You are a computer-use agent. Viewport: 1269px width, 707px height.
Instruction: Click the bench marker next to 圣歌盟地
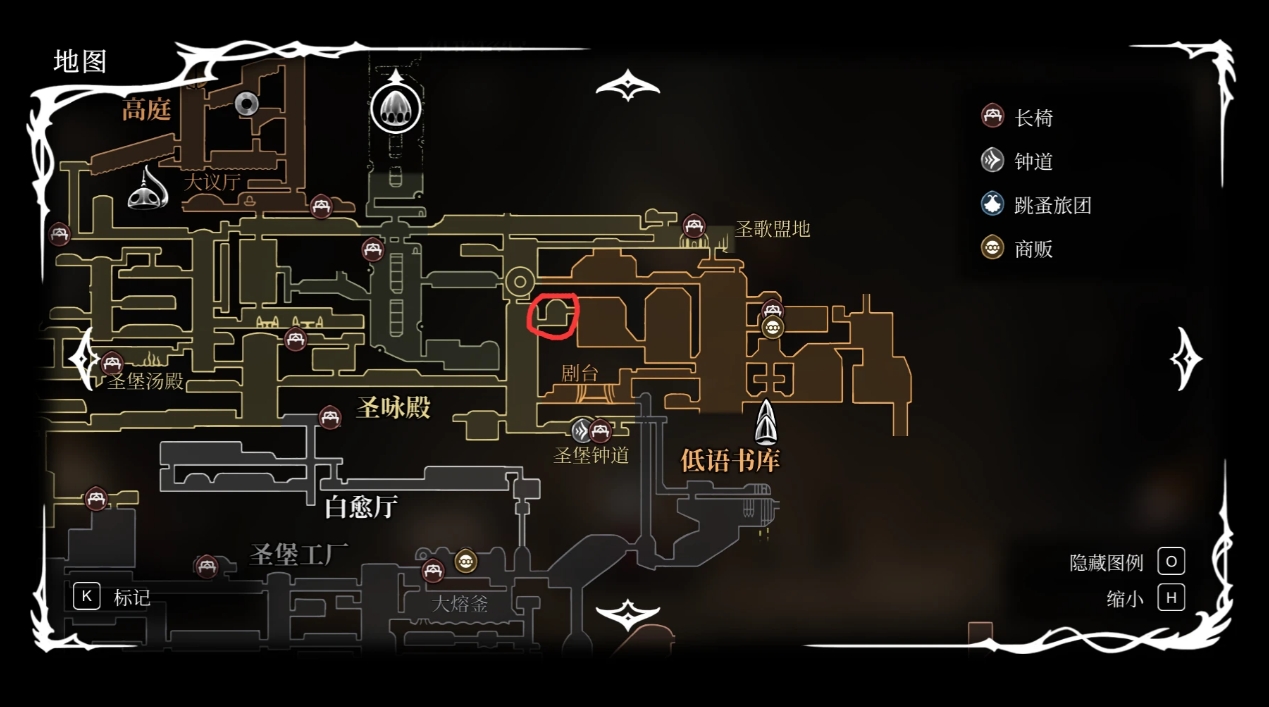pyautogui.click(x=694, y=226)
